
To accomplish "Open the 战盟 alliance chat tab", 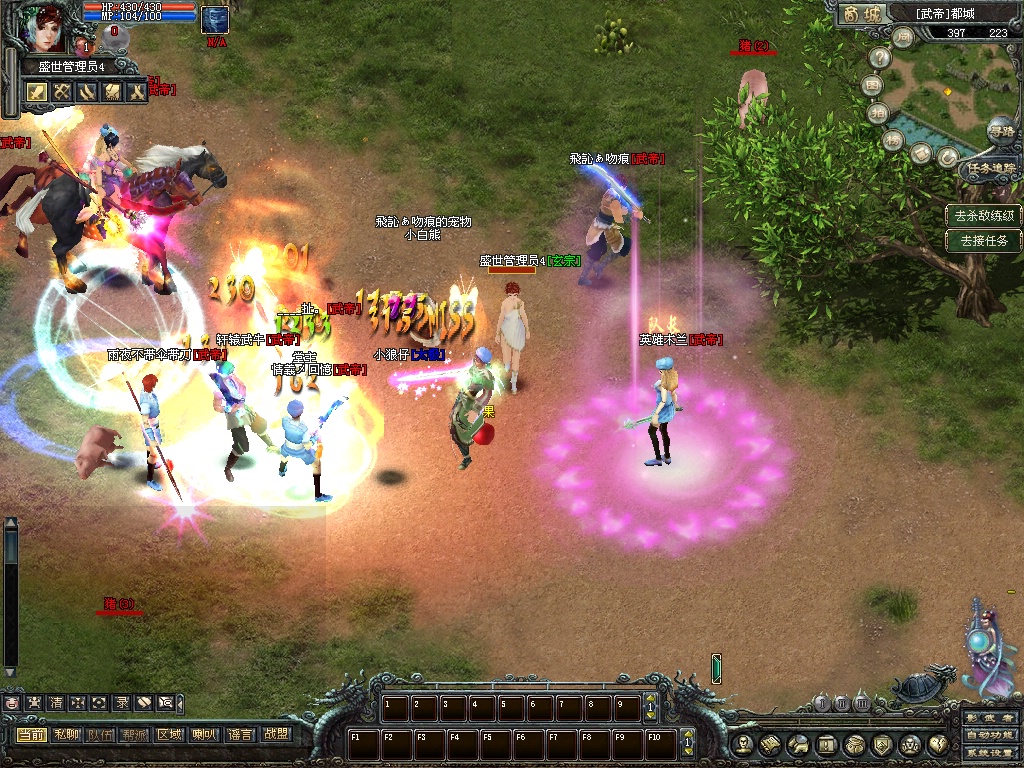I will pos(275,734).
